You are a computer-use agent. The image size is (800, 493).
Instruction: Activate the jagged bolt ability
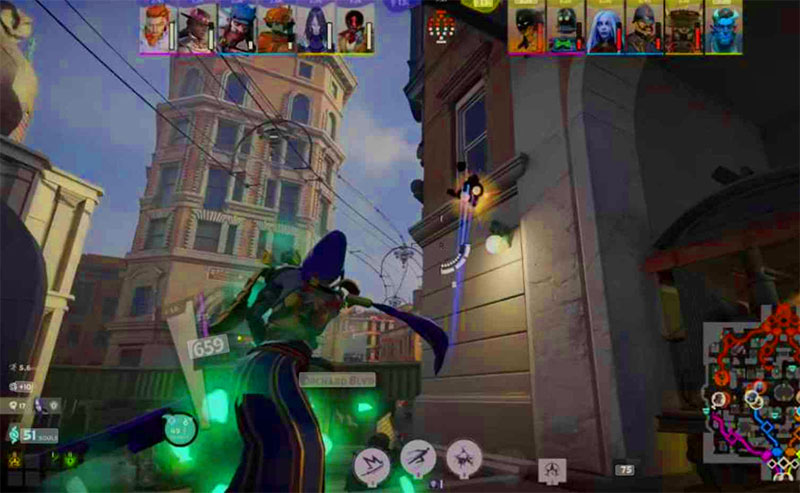(x=371, y=464)
